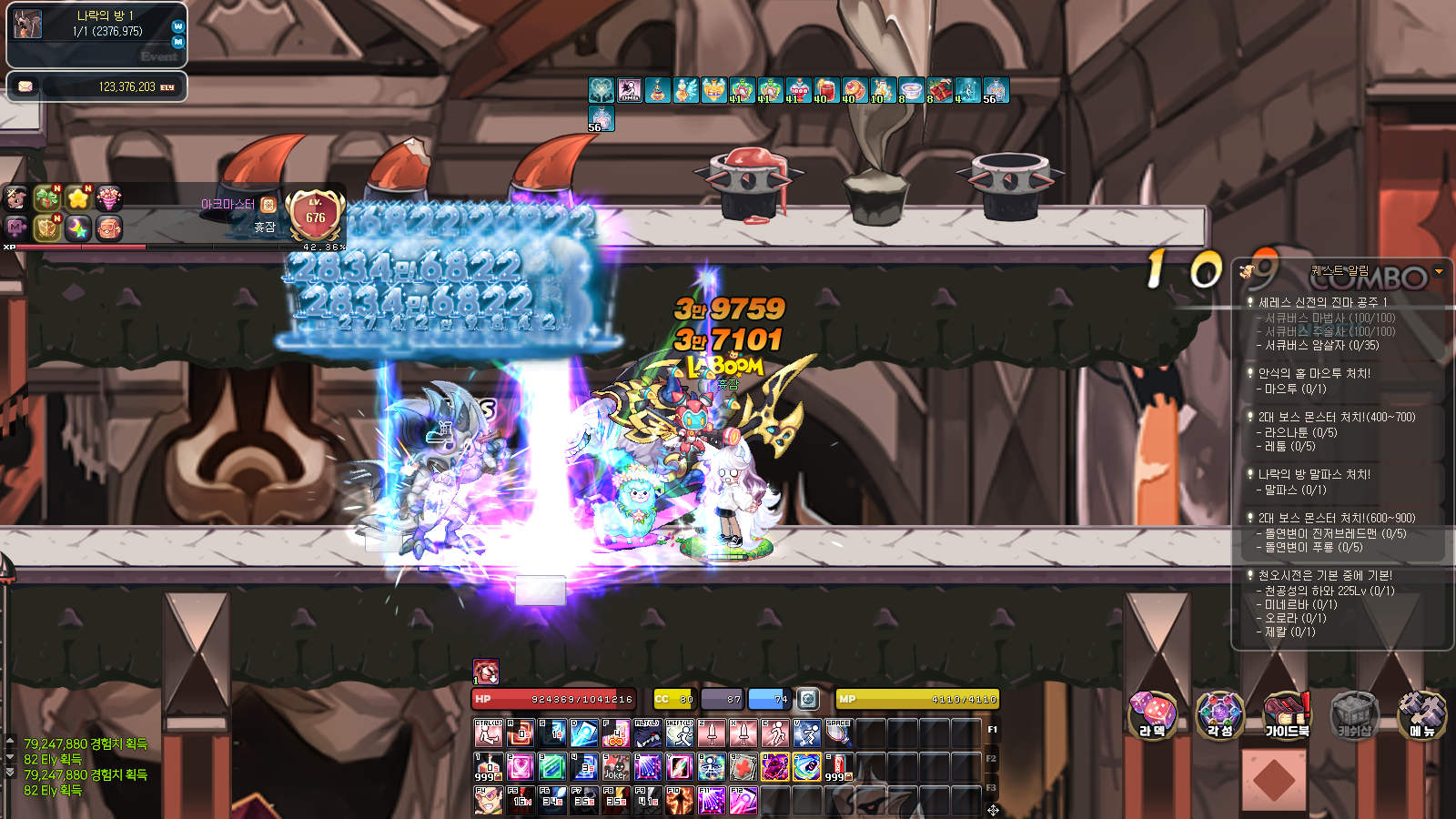
Task: Open the orange backpack inventory icon
Action: pos(109,227)
